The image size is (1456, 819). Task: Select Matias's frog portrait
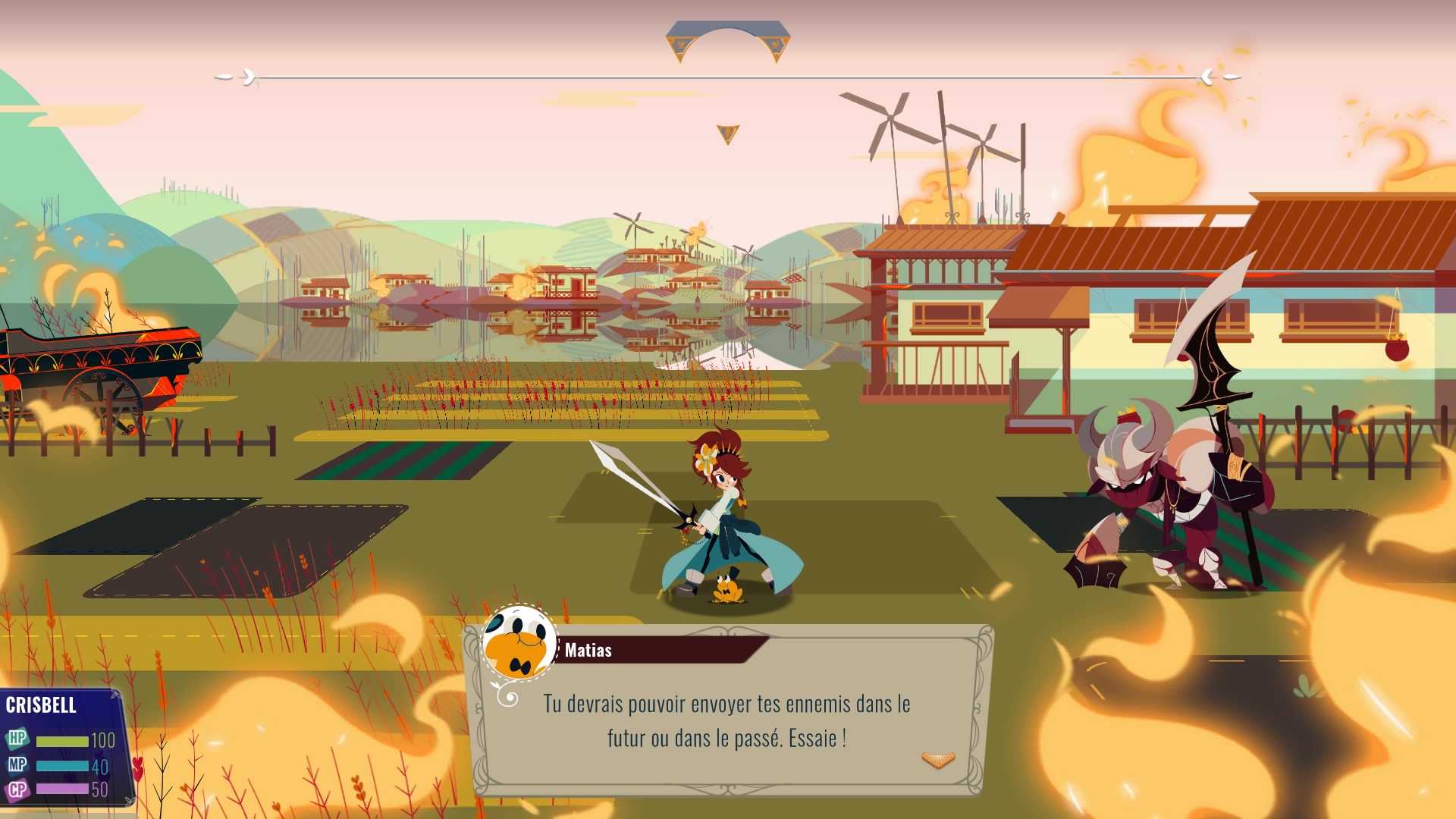pos(519,644)
